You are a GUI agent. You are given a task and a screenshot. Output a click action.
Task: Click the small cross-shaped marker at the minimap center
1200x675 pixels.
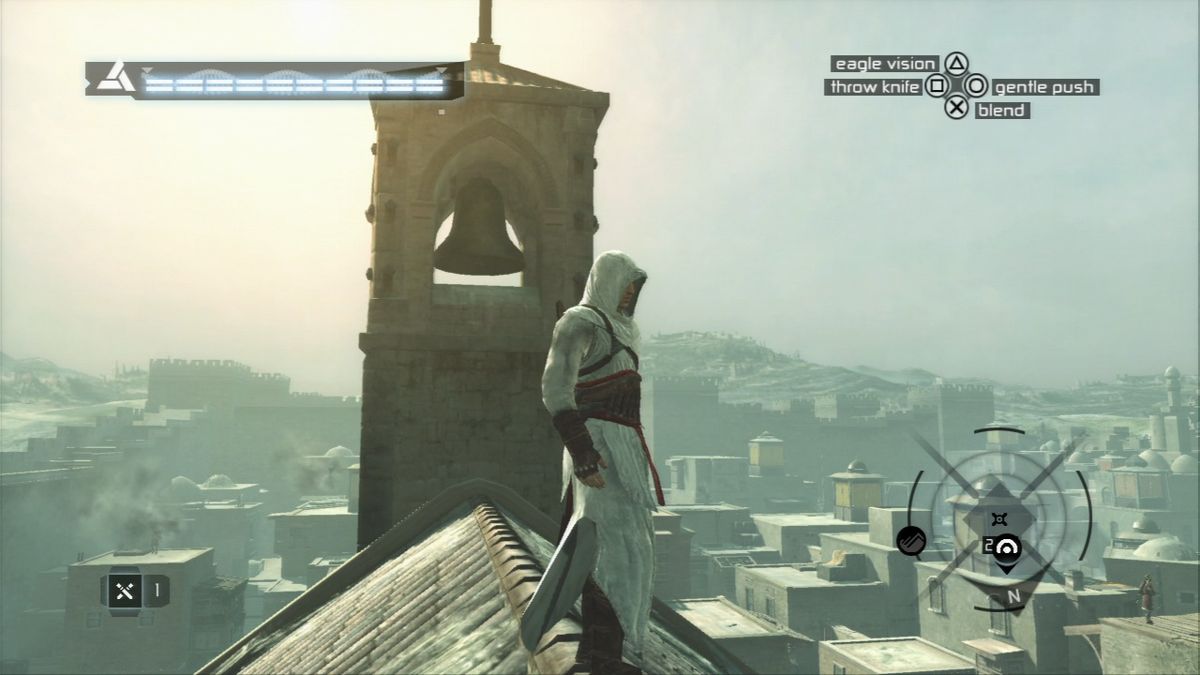click(x=998, y=518)
